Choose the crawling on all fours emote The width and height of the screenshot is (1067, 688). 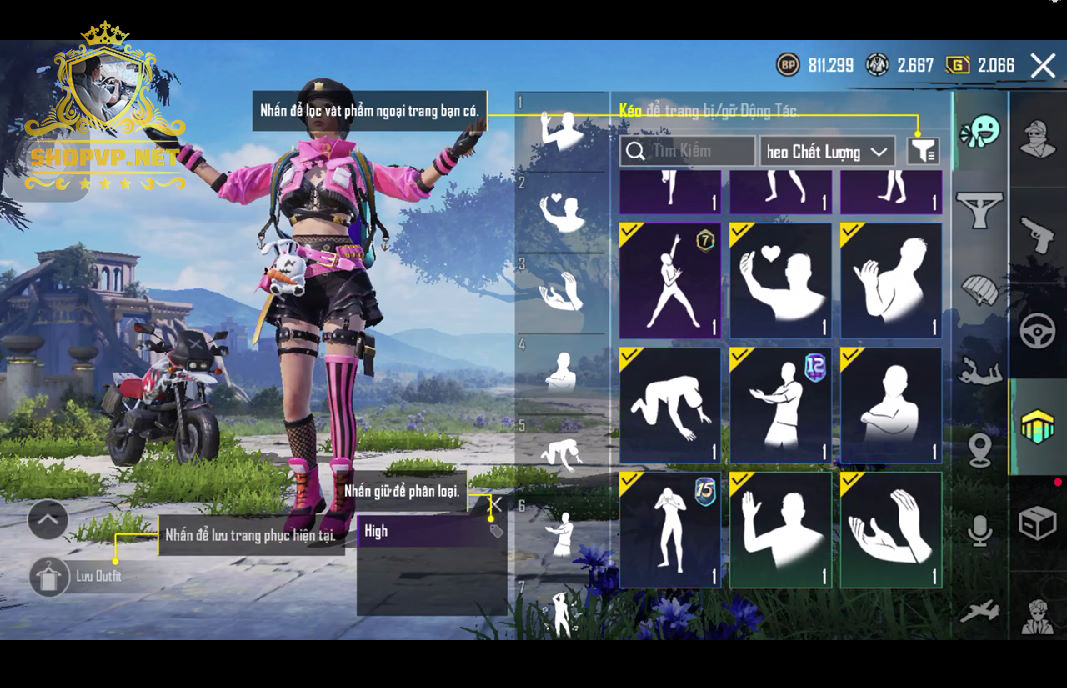tap(670, 405)
